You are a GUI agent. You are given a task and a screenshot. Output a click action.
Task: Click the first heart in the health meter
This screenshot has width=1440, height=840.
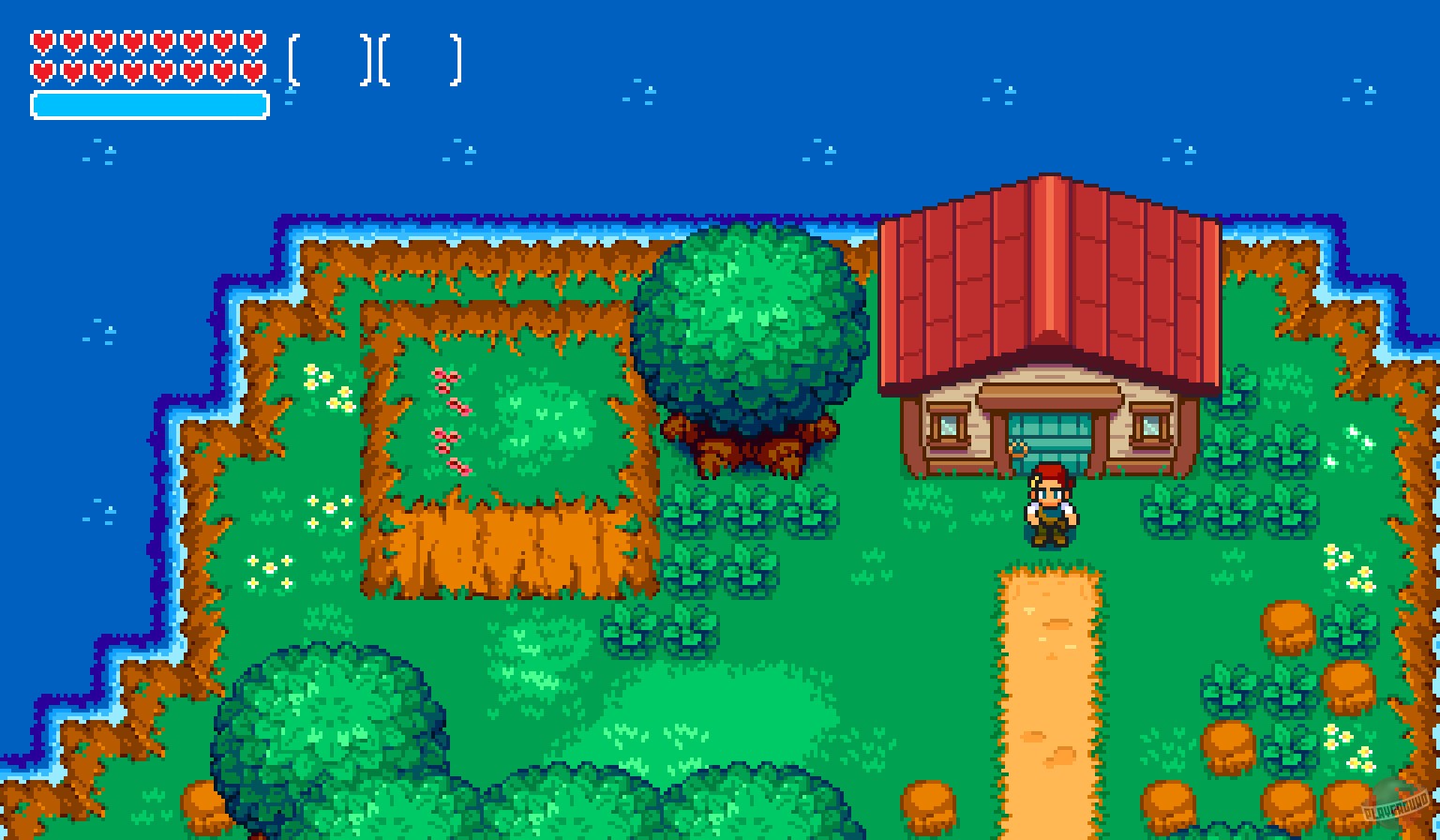[x=42, y=42]
